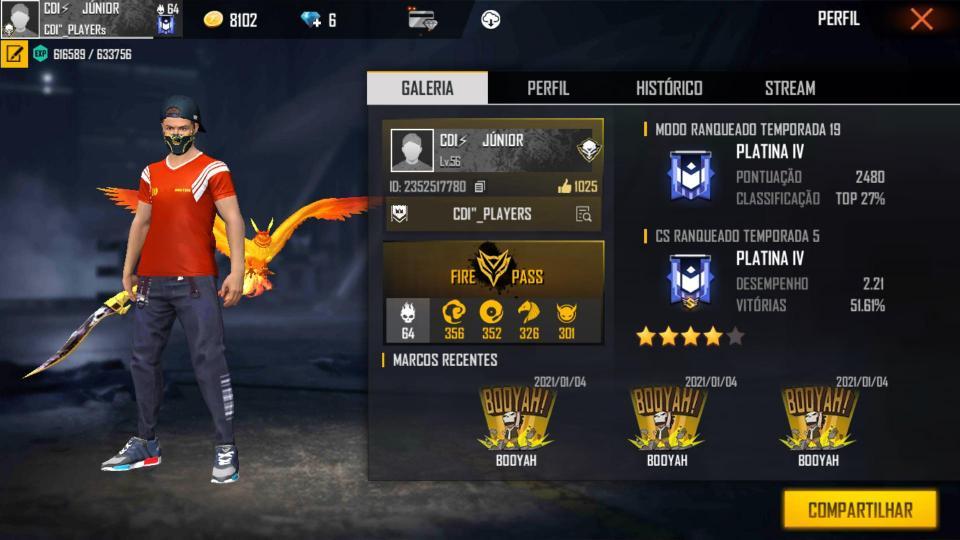The image size is (960, 540).
Task: Copy the player ID with the copy icon
Action: [480, 187]
